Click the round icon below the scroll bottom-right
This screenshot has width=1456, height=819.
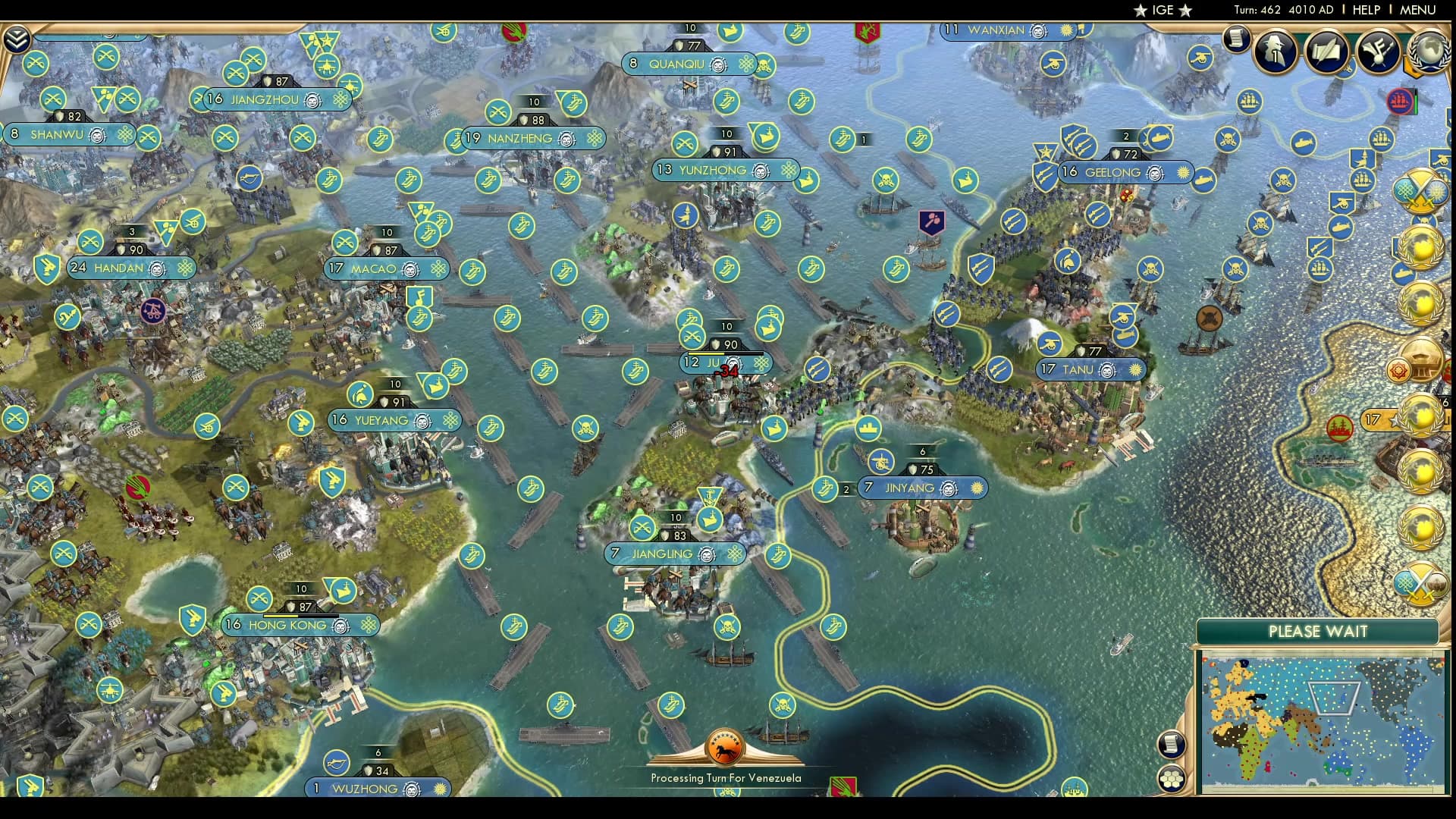pos(1170,779)
